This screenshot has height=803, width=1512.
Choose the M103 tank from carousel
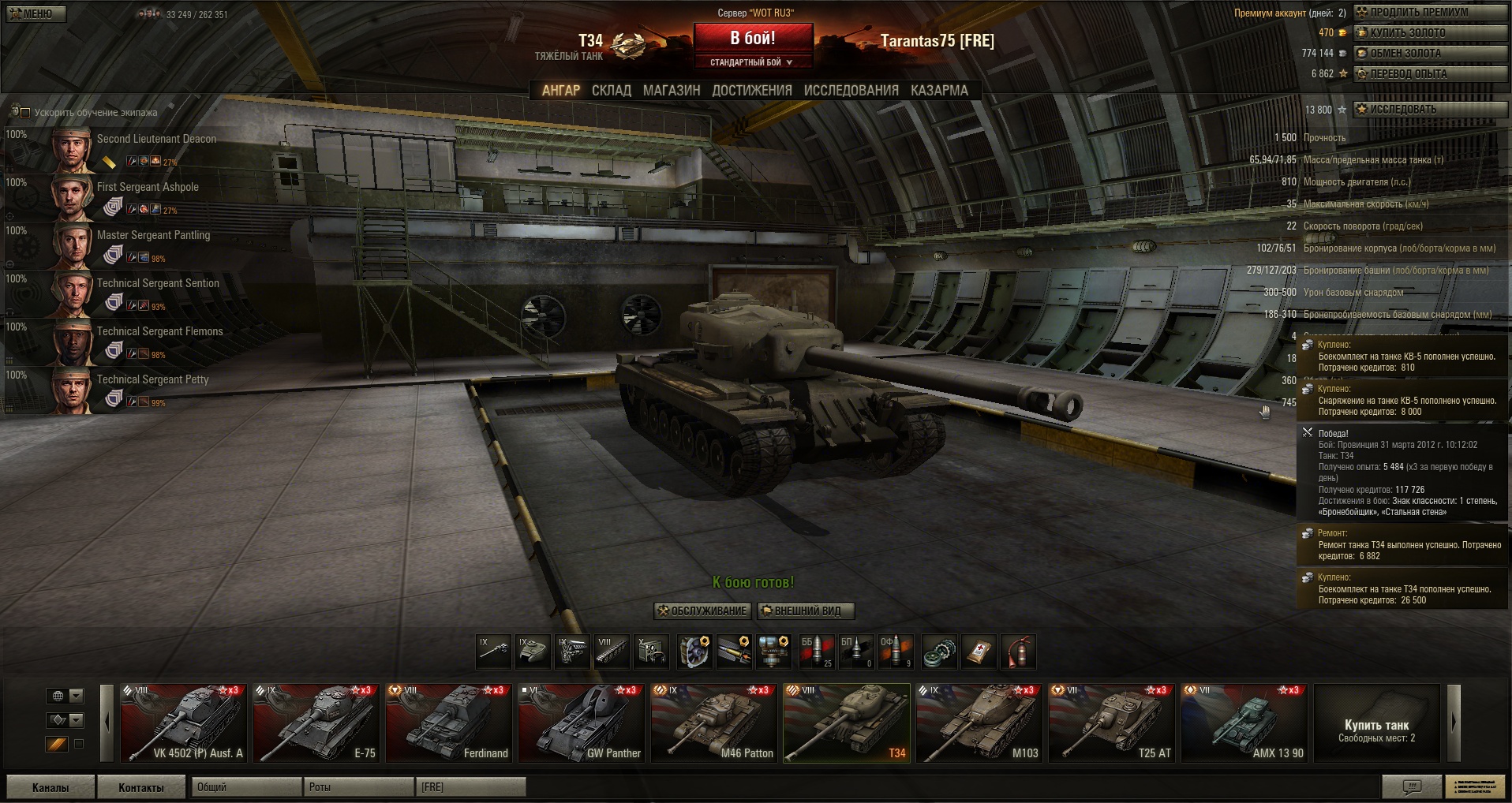[x=979, y=723]
